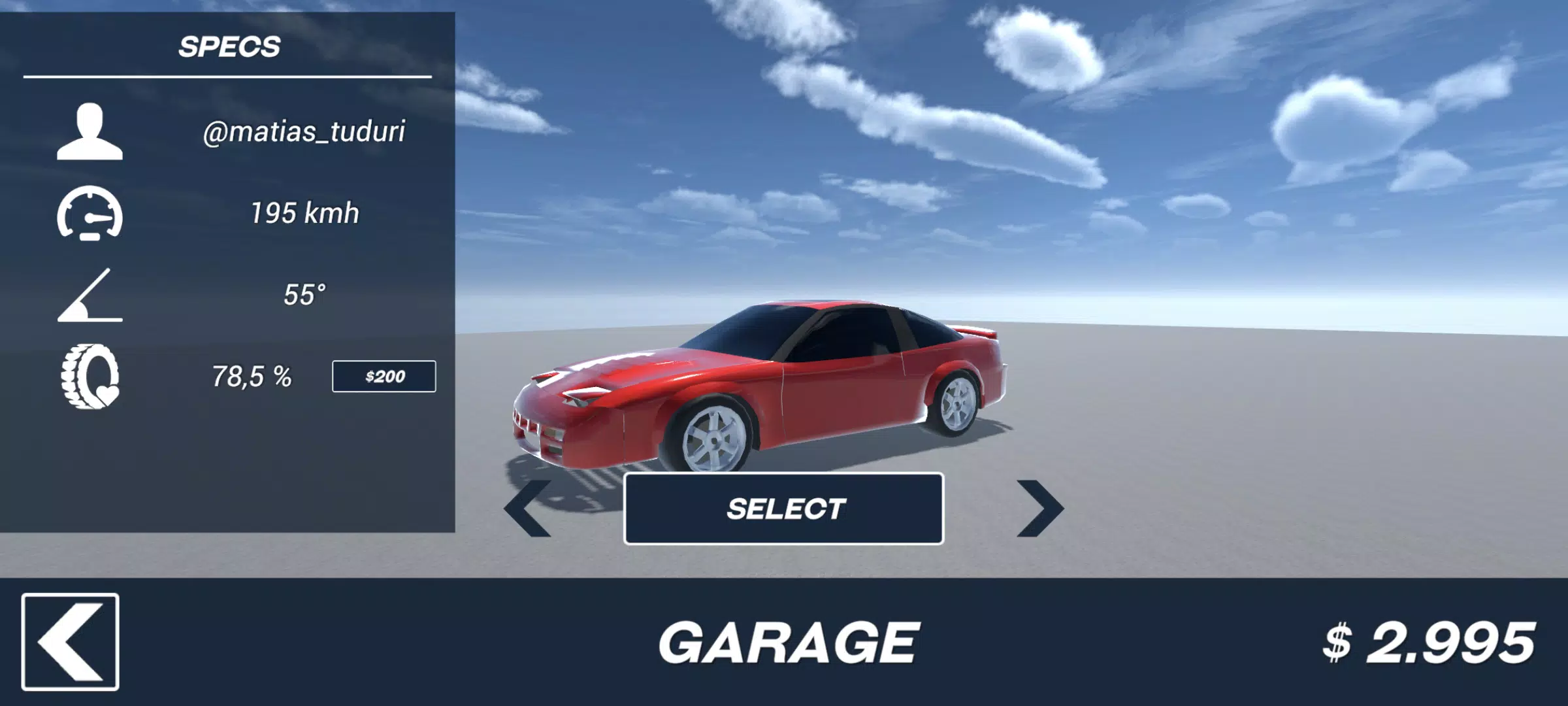1568x706 pixels.
Task: Select the SPECS tab heading
Action: point(230,47)
